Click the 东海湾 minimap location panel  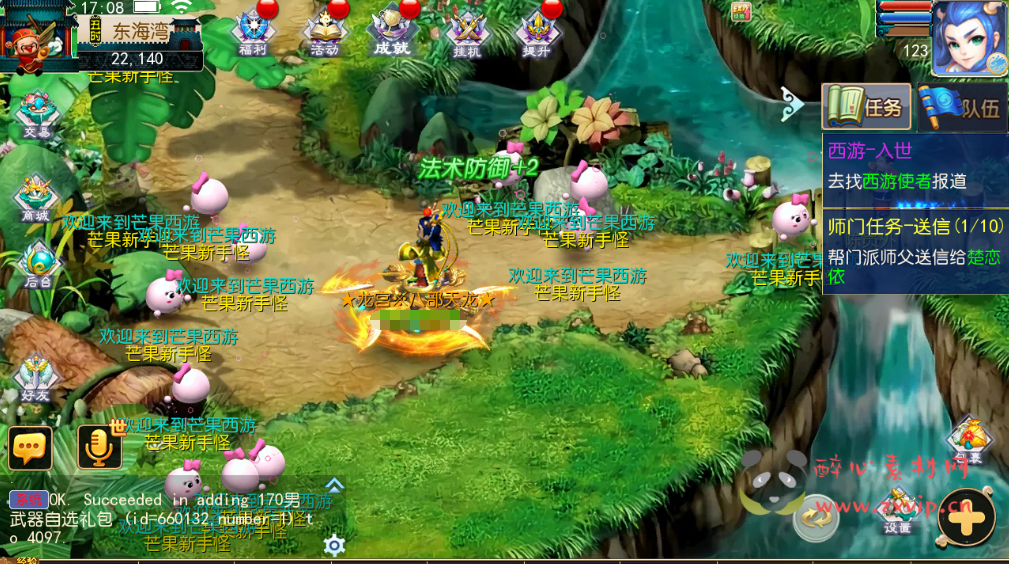137,37
